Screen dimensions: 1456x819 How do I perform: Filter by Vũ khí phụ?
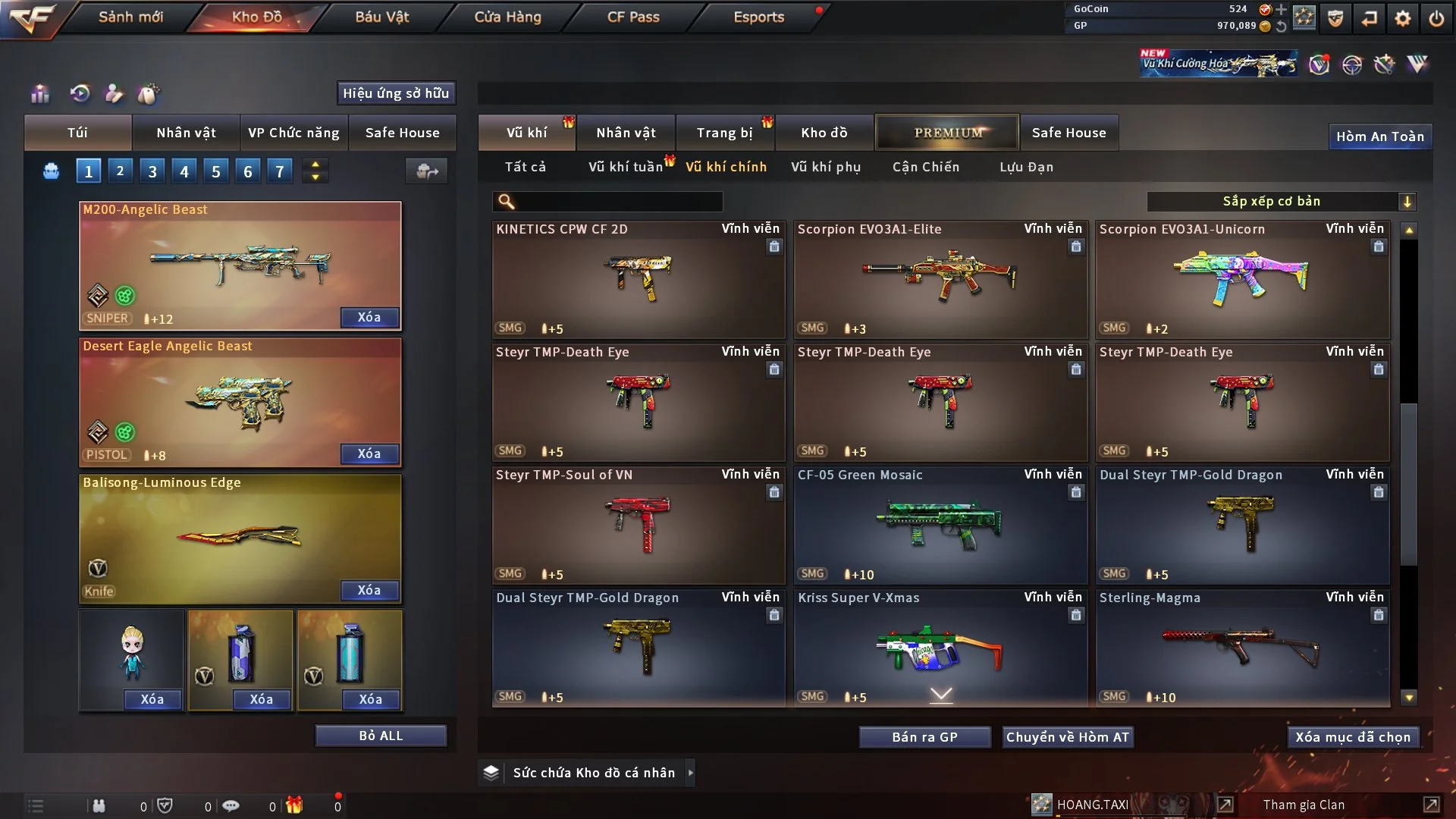826,167
